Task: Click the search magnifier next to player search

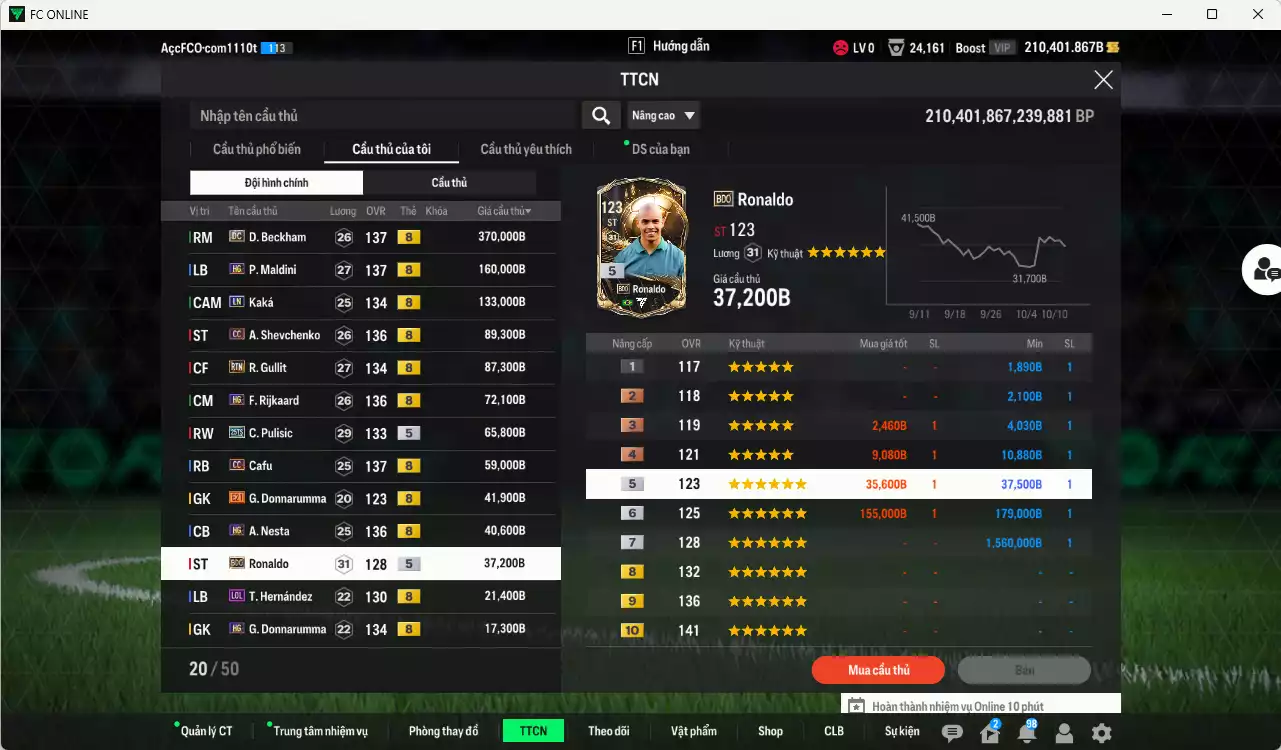Action: coord(600,115)
